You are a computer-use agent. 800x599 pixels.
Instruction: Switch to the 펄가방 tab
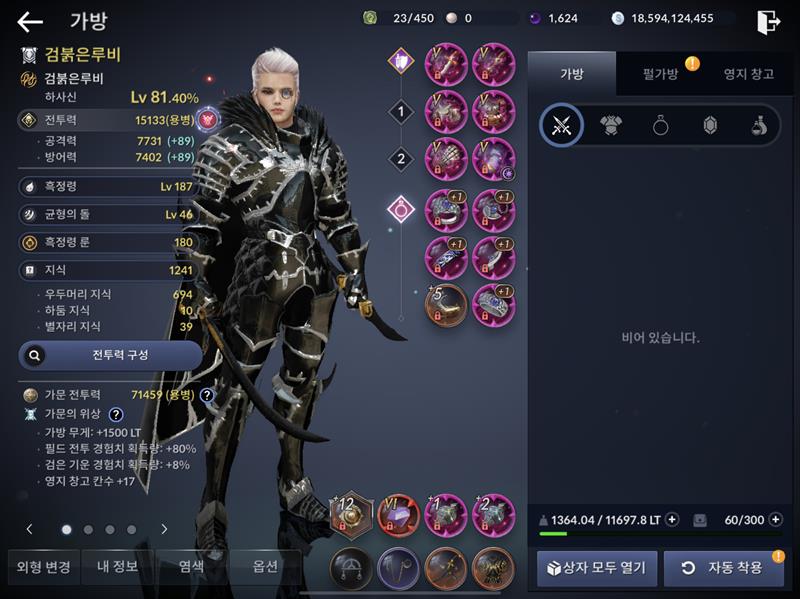tap(655, 73)
